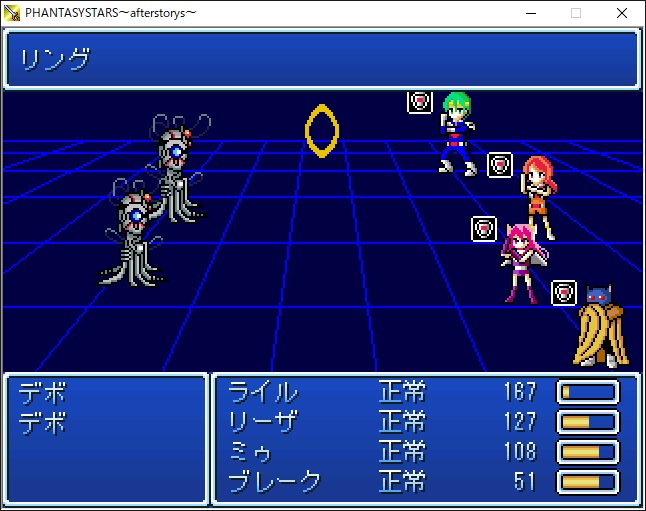Select リーザ in the party status list

tap(263, 421)
